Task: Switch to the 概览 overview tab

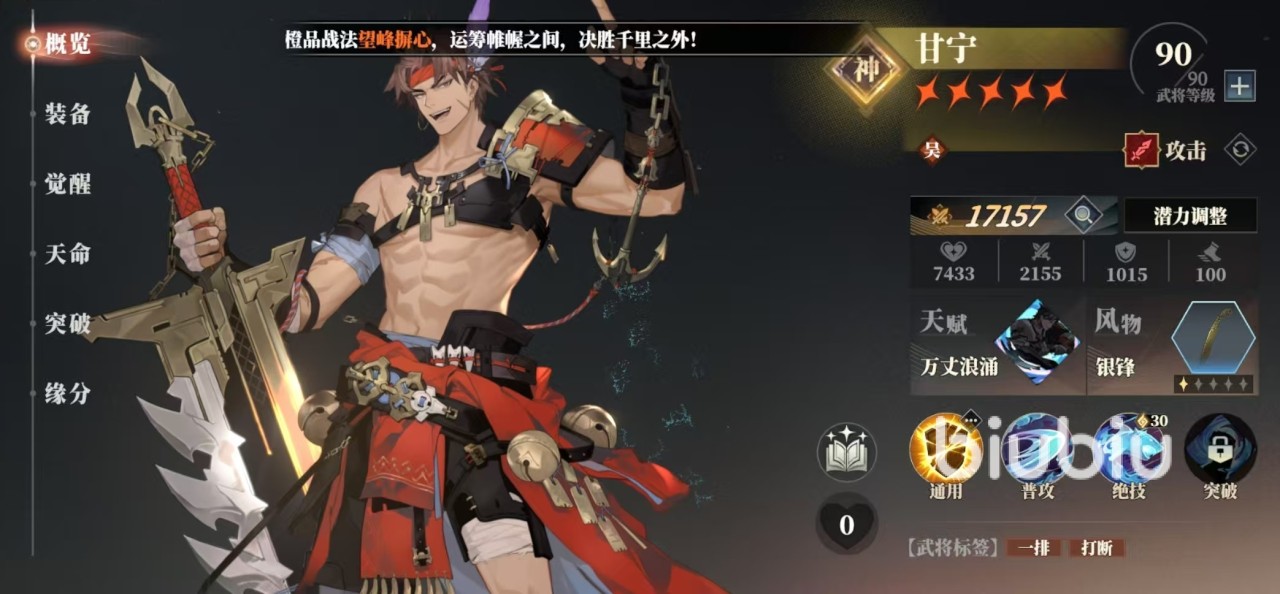Action: coord(67,44)
